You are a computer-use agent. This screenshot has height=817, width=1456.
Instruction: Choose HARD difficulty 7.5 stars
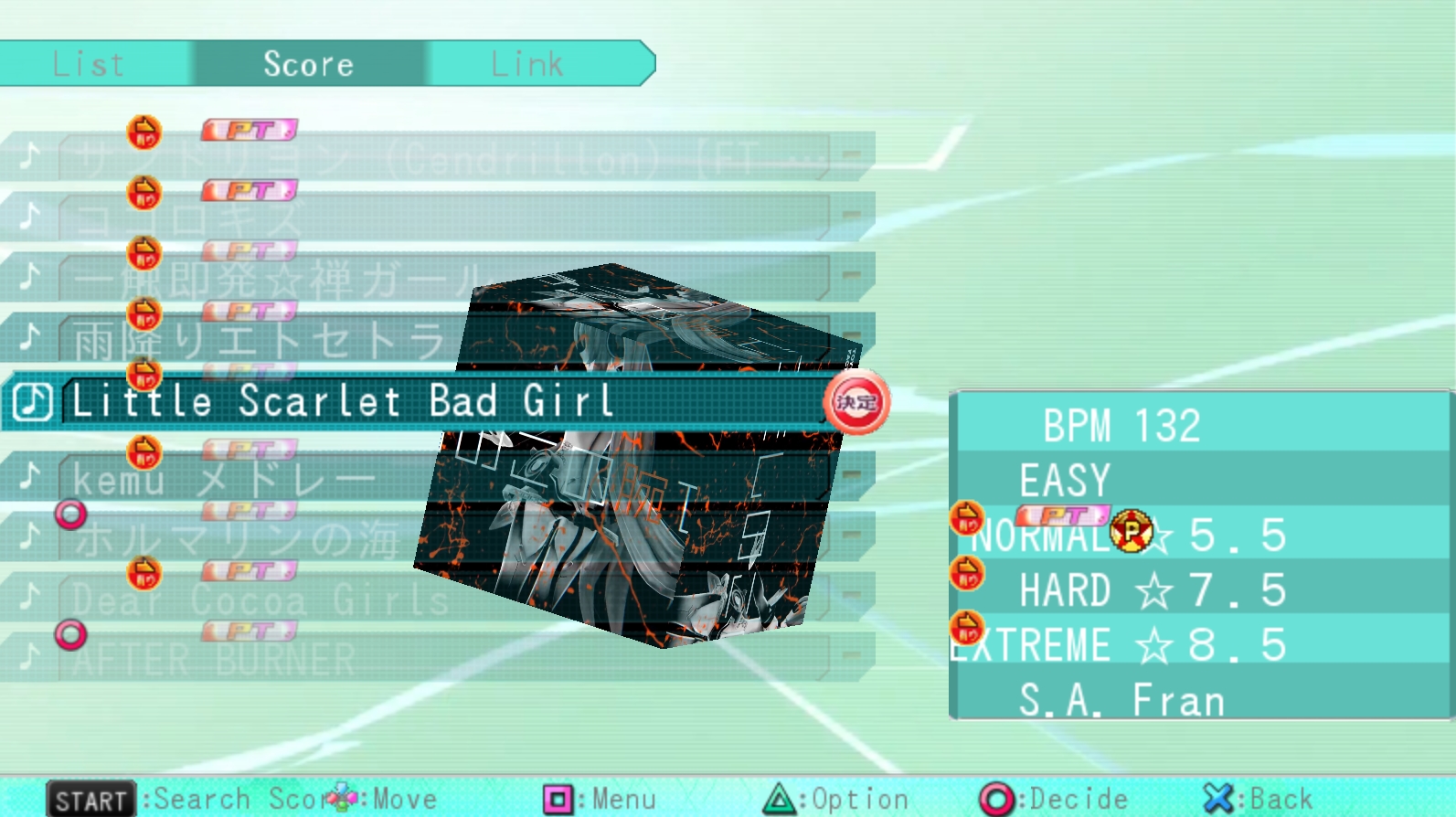pos(1152,591)
